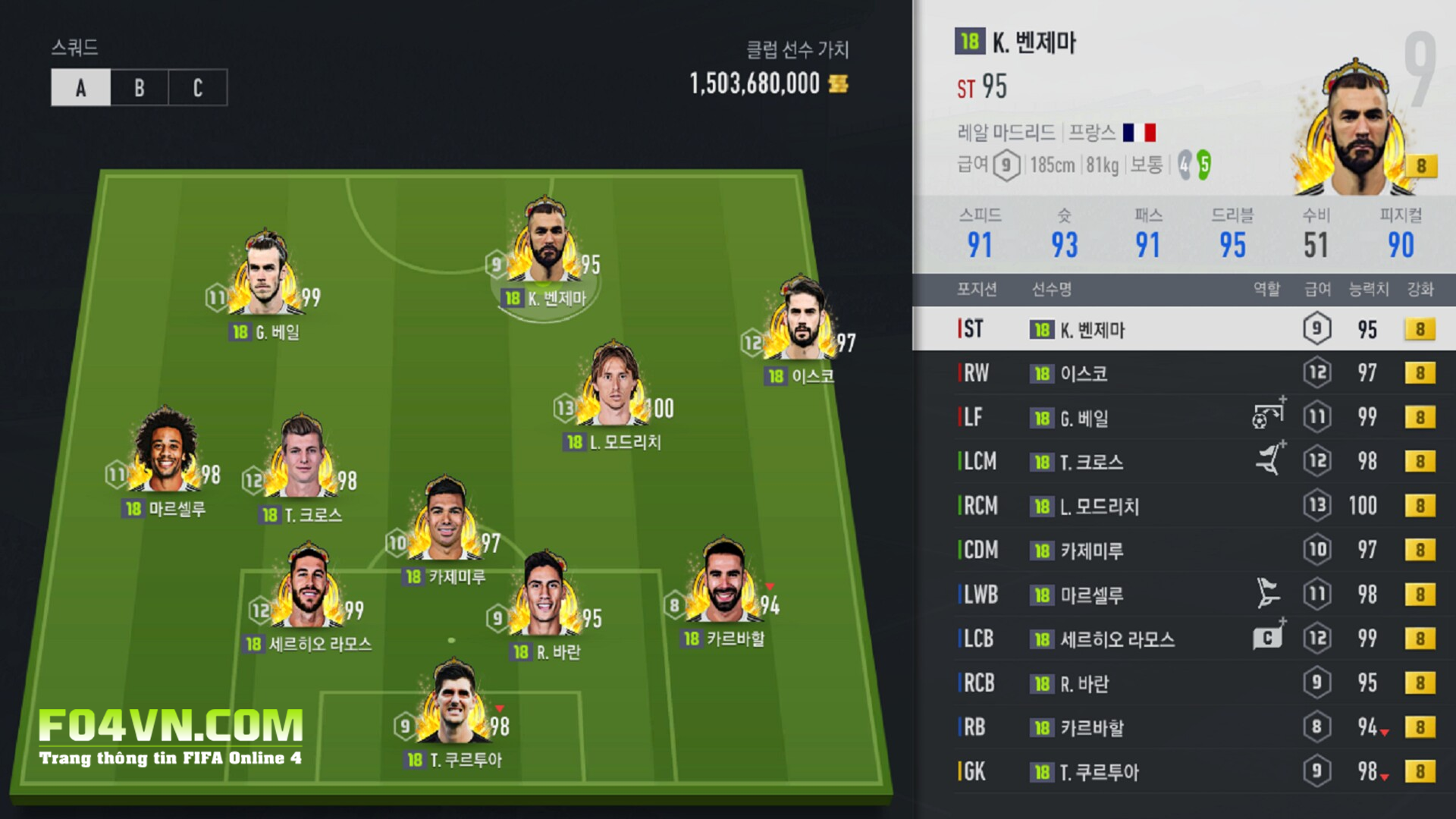This screenshot has width=1456, height=819.
Task: Select the LCB 세르히오 라모스 list row
Action: [x=1183, y=639]
